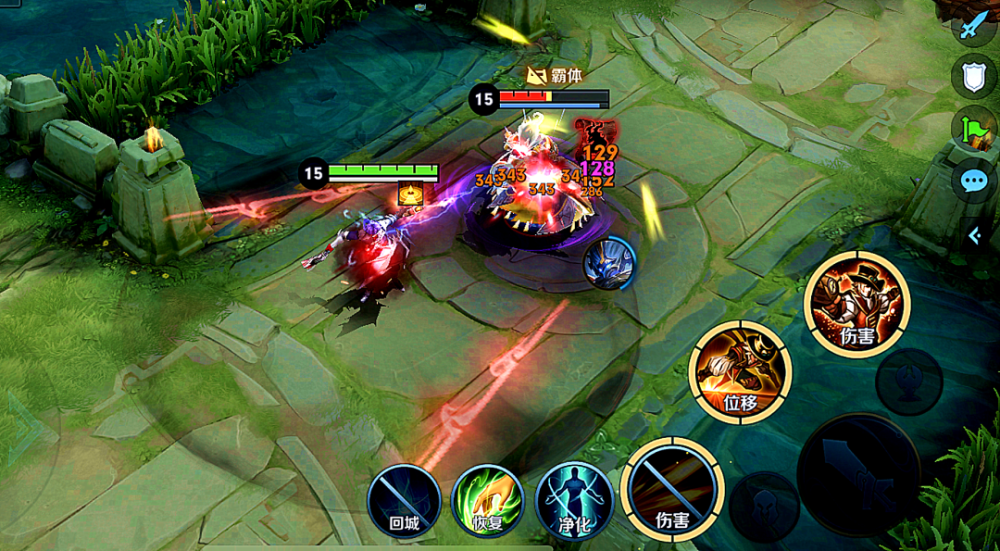Send the white shield defend signal
Screen dimensions: 1000x551
pyautogui.click(x=974, y=77)
